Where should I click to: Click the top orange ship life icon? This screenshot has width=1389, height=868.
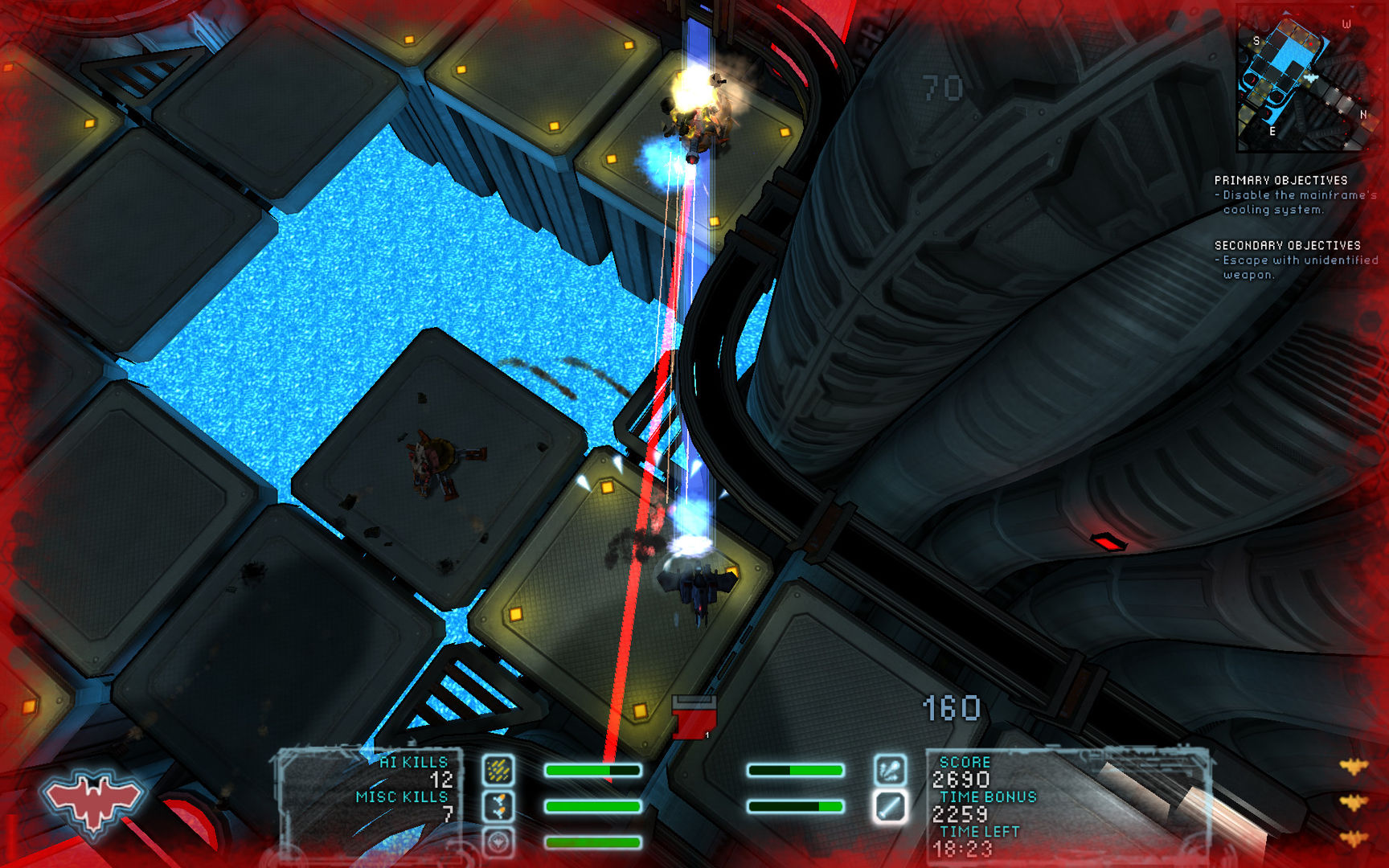pos(1356,766)
